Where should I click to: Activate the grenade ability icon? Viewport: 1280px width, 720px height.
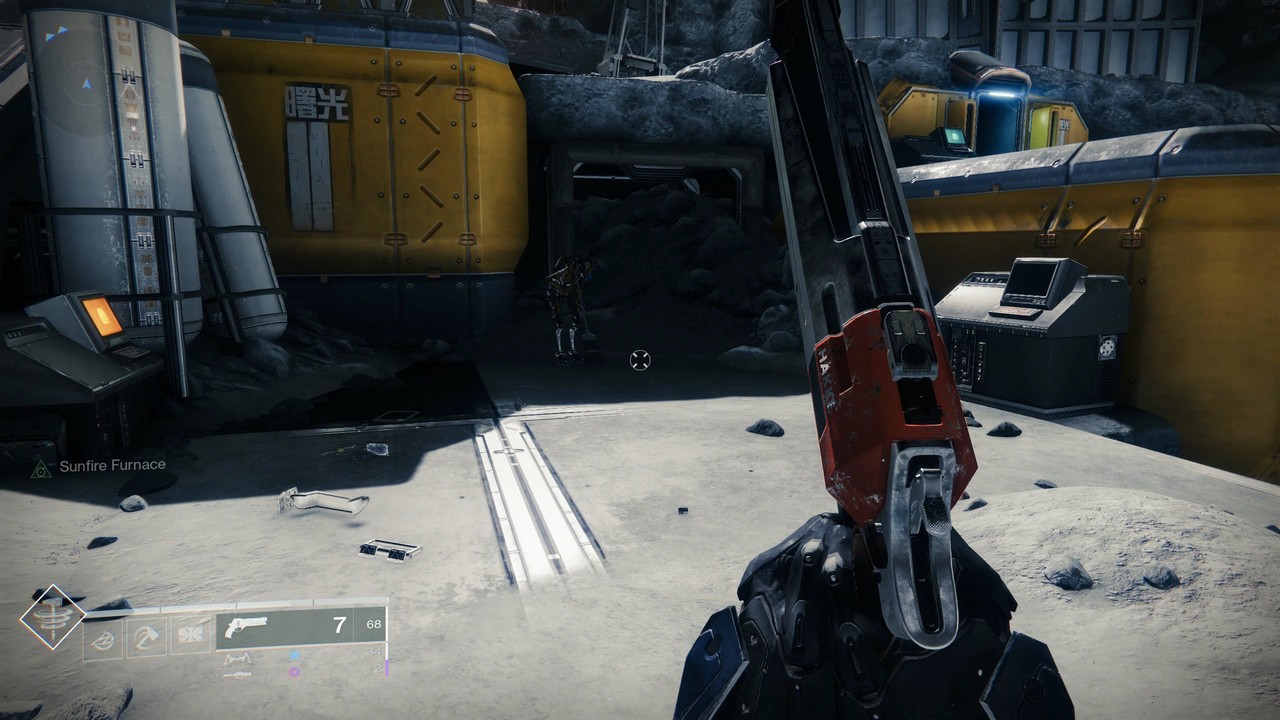pyautogui.click(x=189, y=636)
